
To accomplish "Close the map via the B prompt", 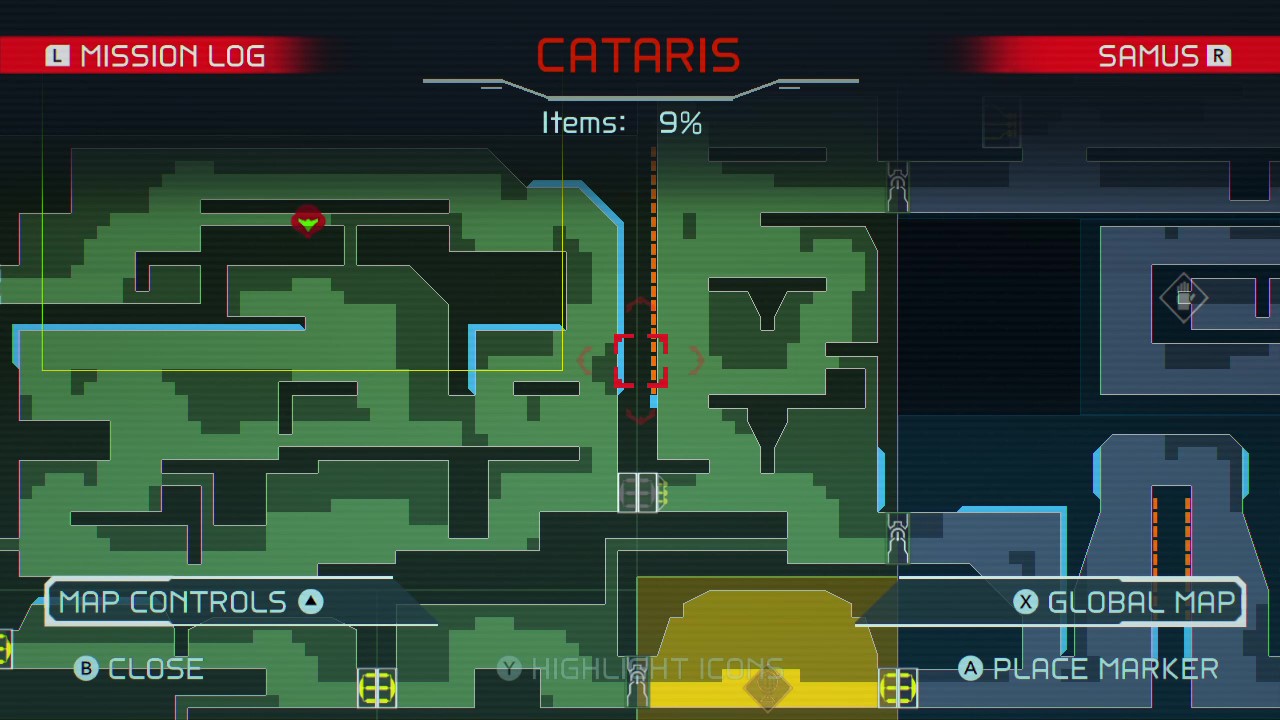I will pos(139,668).
